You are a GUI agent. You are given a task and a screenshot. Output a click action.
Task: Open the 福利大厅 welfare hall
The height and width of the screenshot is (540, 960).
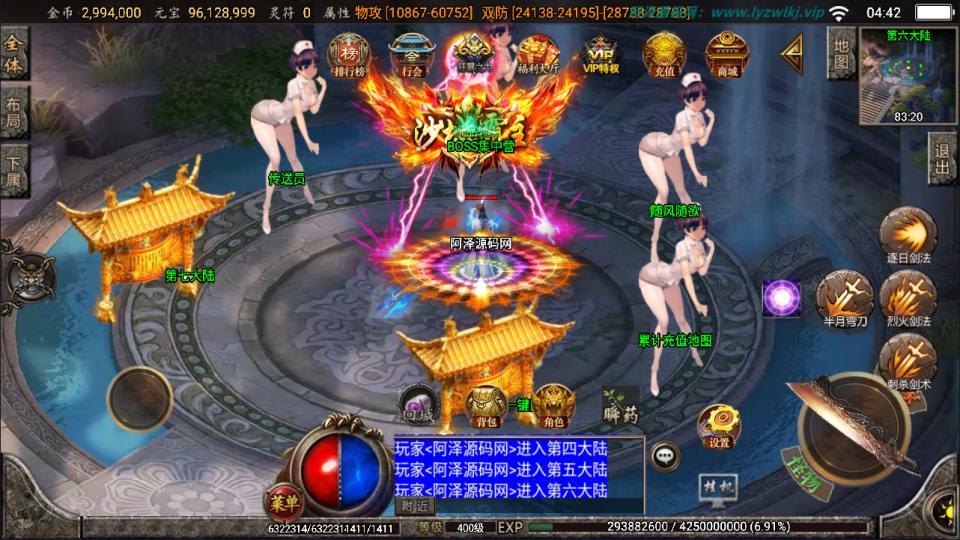538,54
